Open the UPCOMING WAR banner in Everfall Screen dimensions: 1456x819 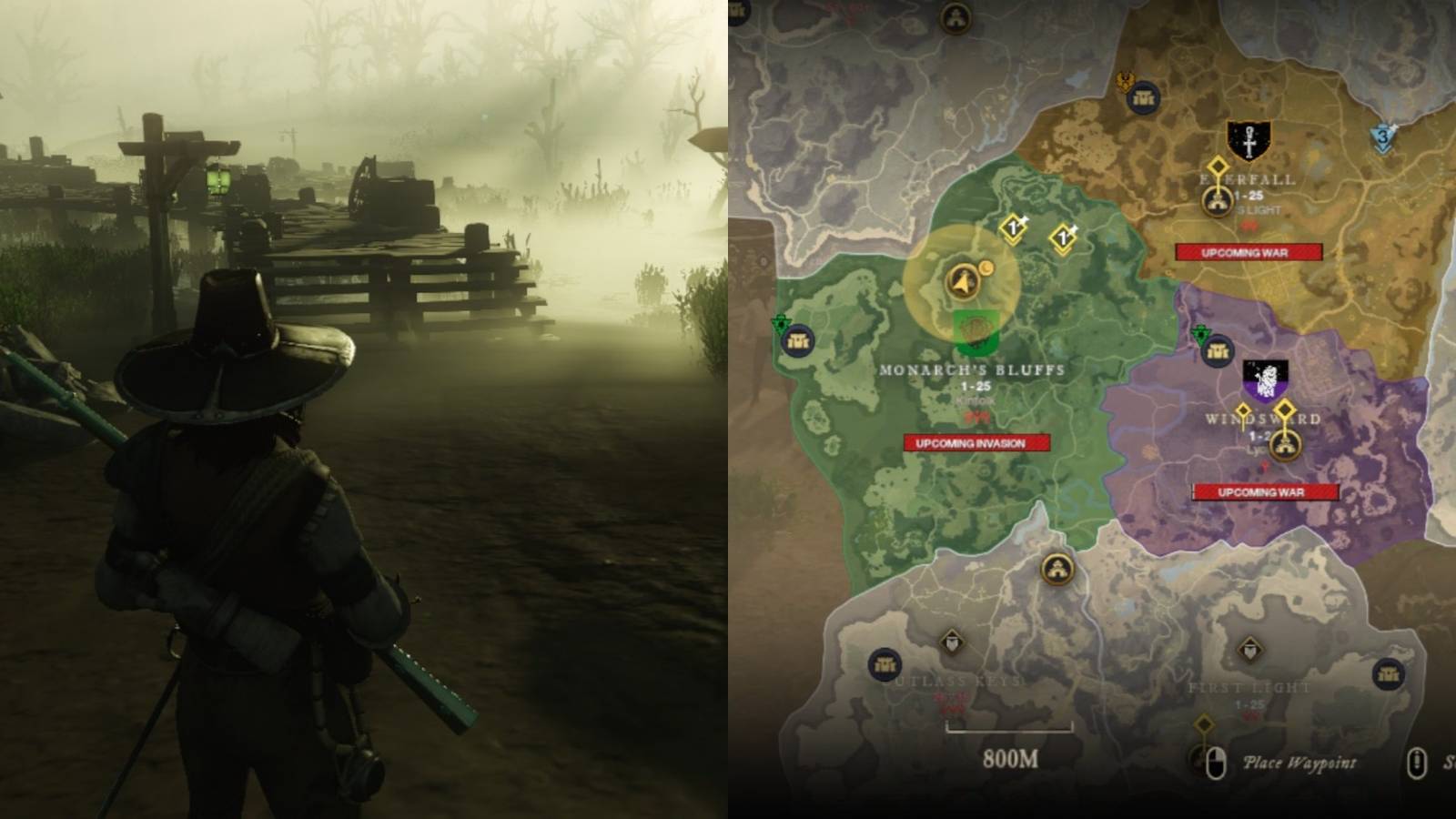click(1247, 250)
